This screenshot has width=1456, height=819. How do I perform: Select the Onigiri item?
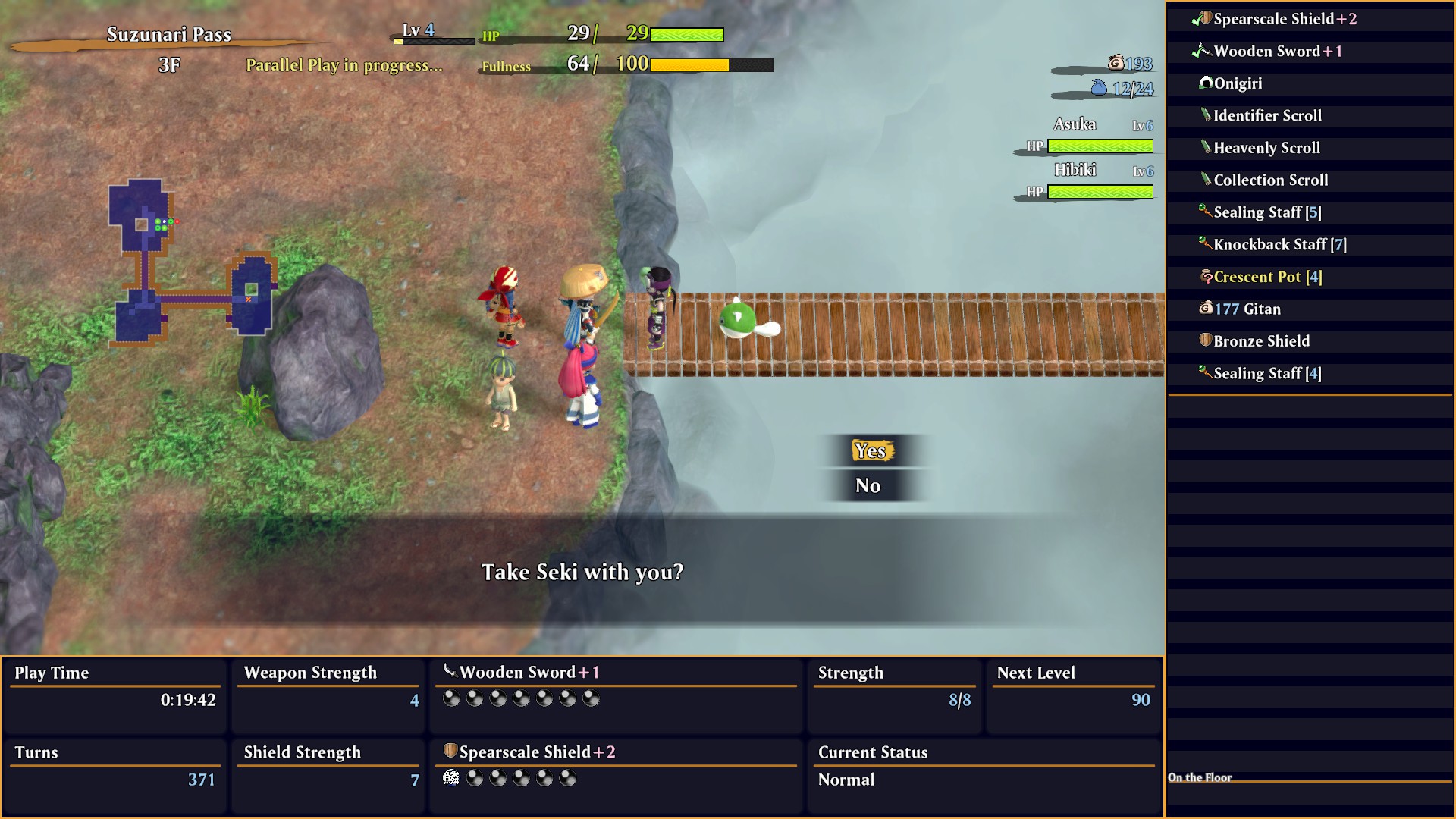1238,83
